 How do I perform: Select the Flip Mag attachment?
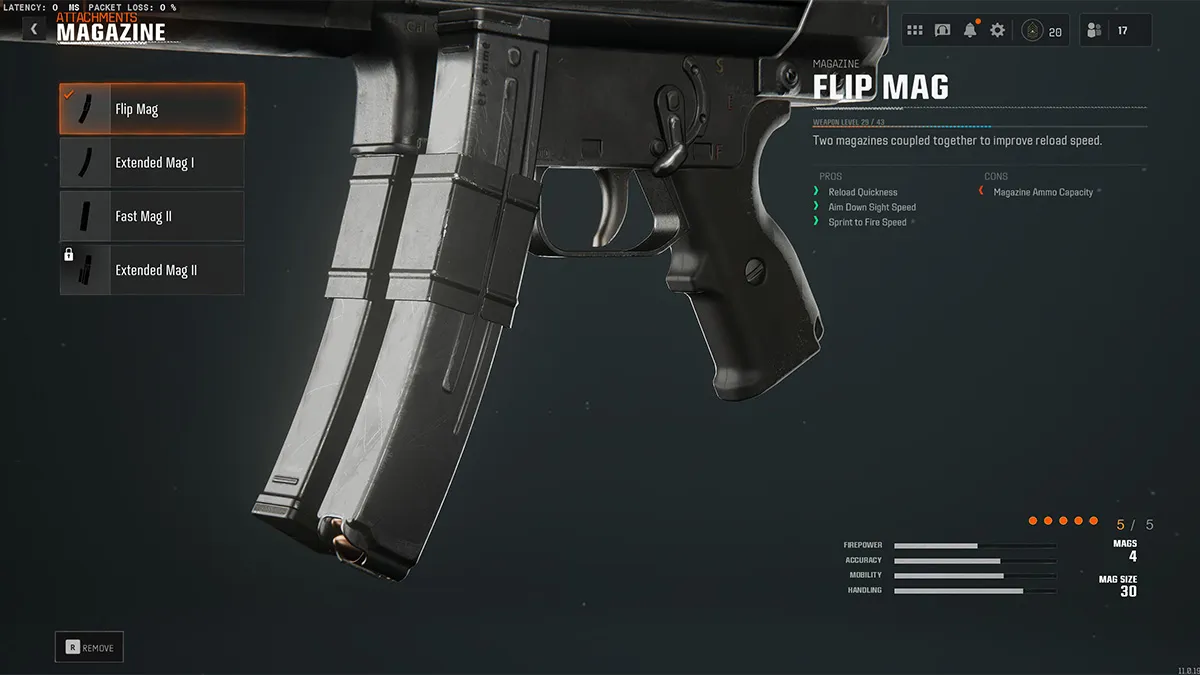152,109
